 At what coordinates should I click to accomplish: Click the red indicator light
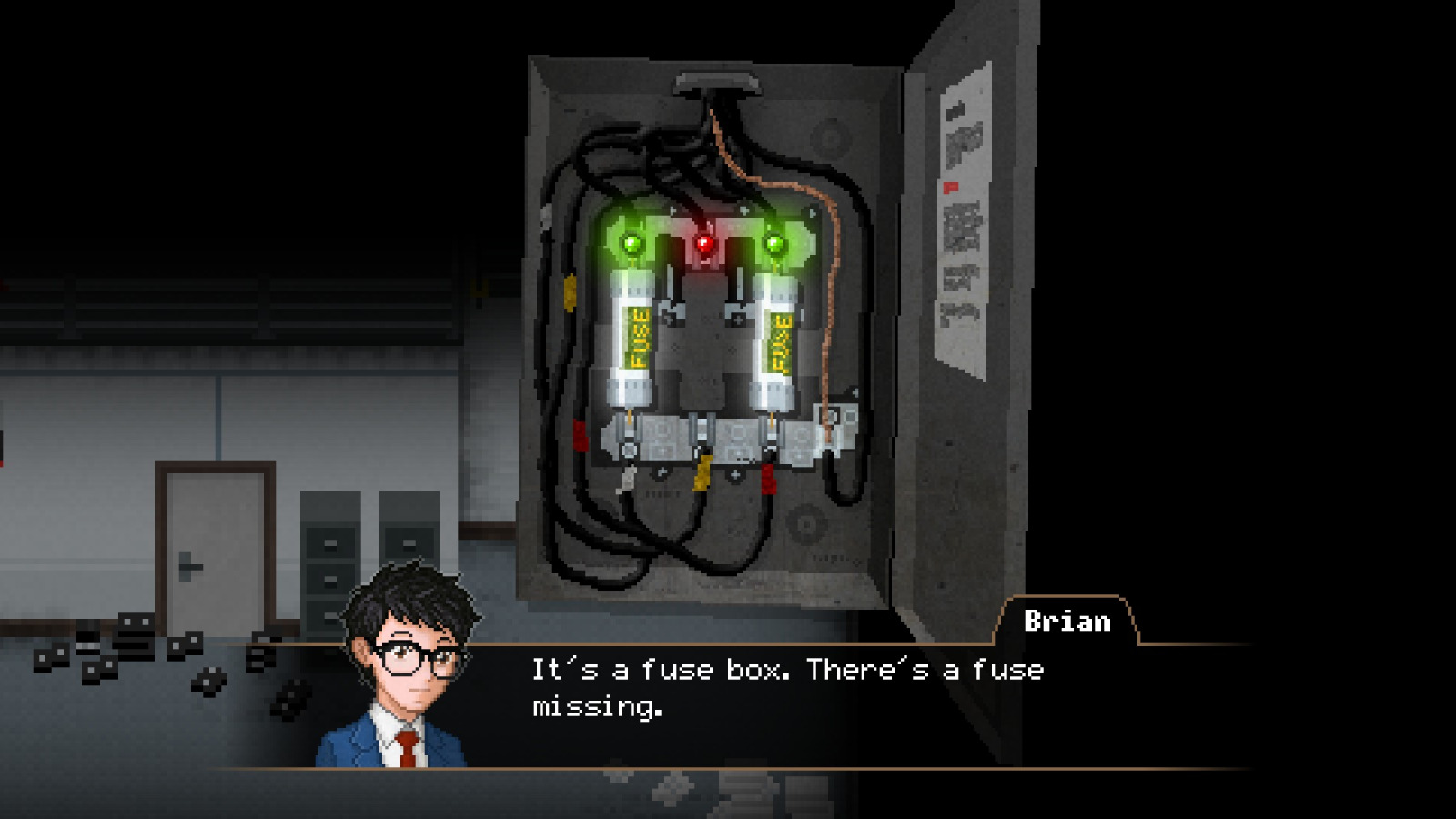pos(703,242)
